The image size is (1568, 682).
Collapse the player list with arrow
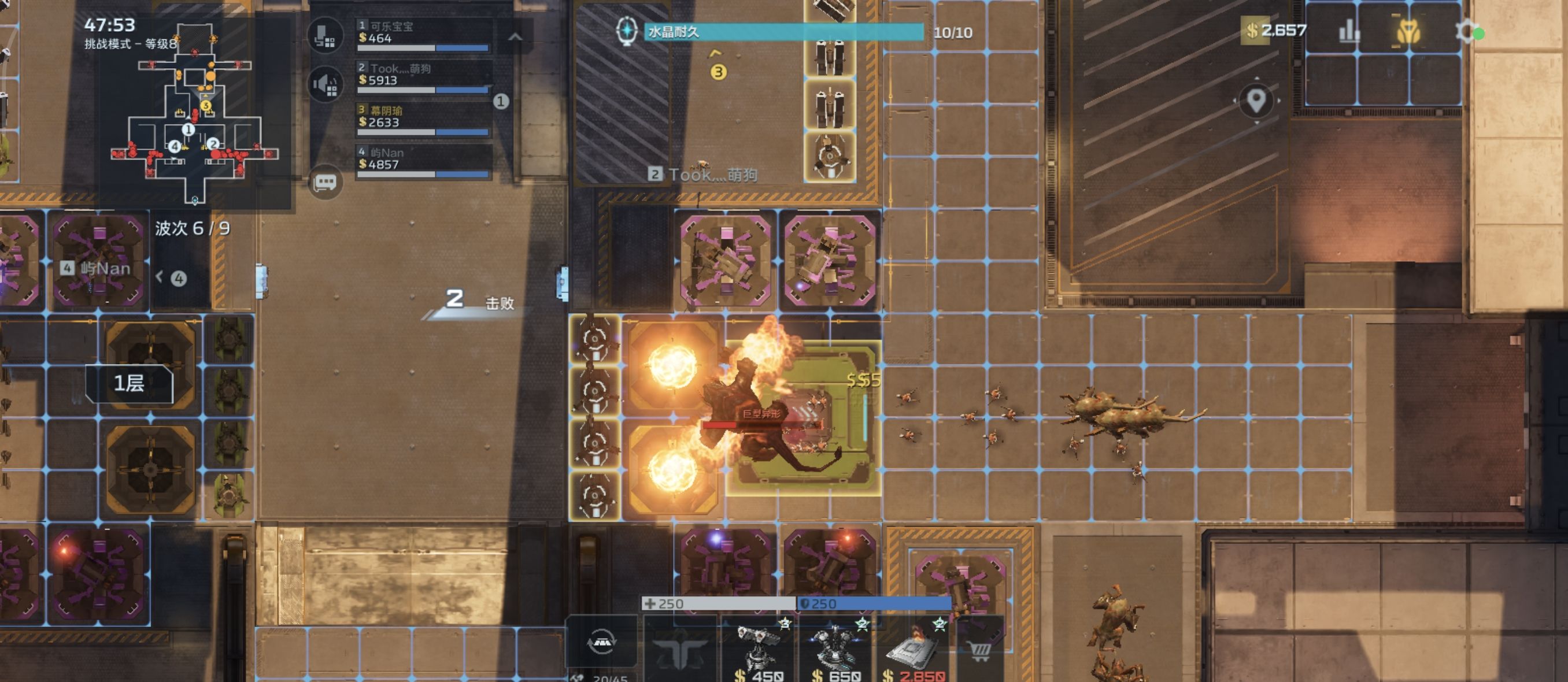[x=515, y=37]
